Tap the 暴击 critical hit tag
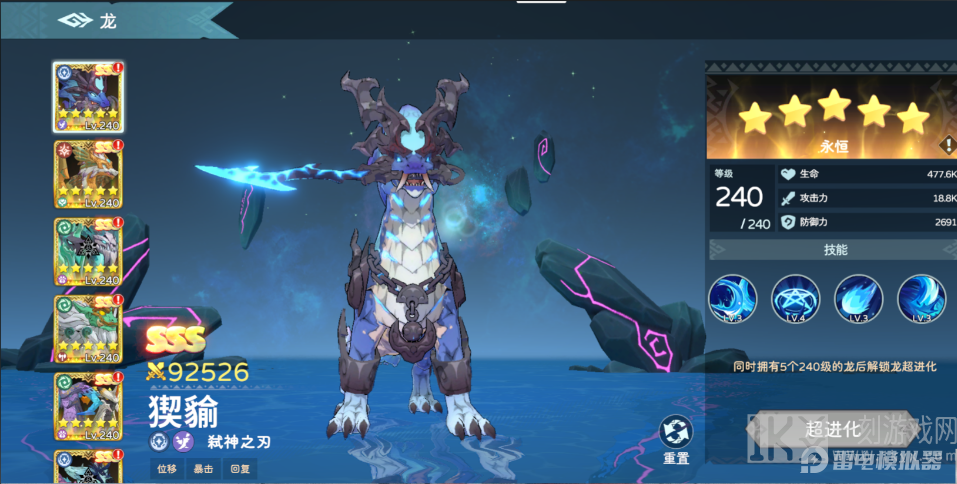 pos(203,468)
